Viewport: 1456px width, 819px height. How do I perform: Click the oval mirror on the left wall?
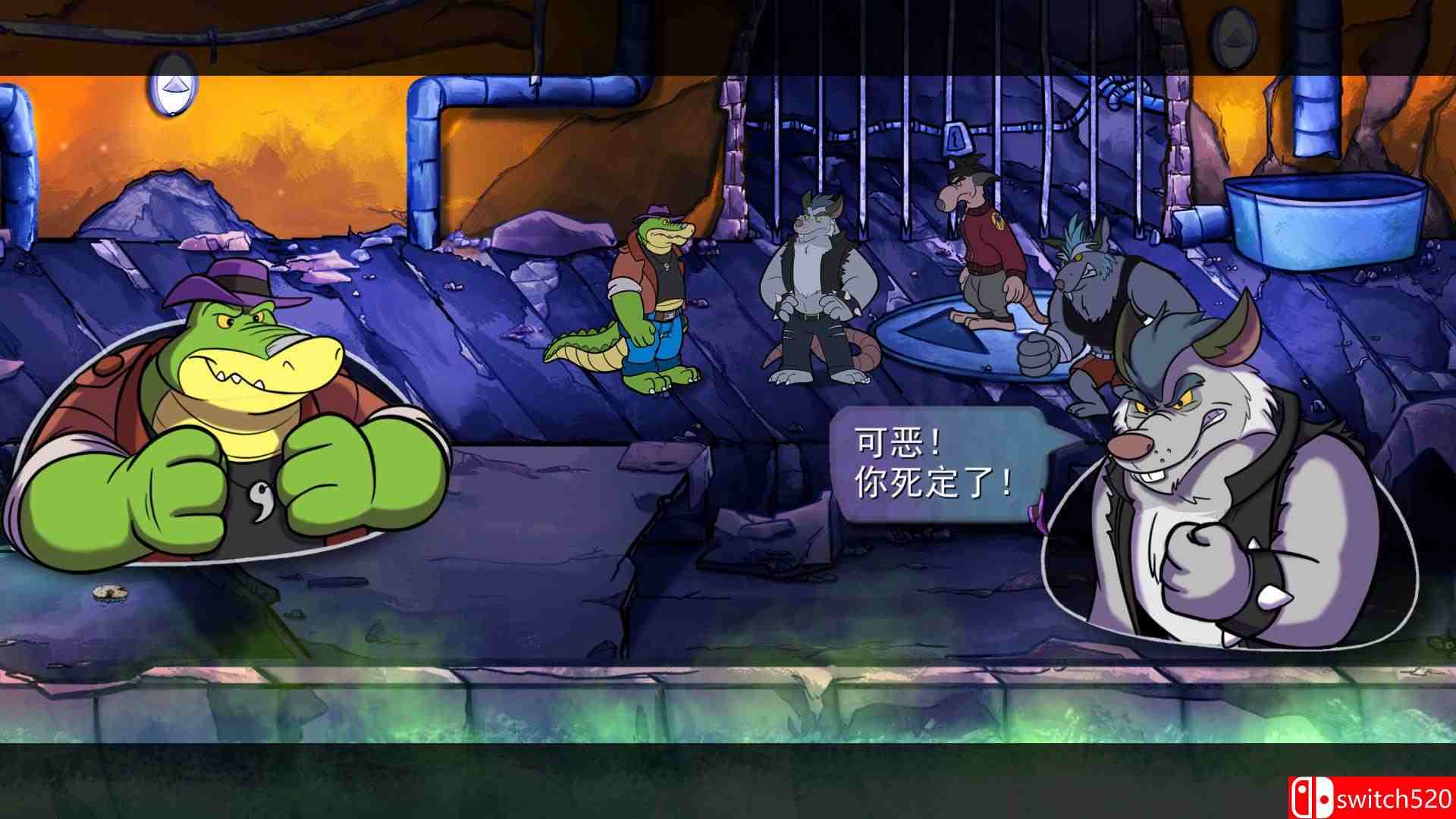pos(171,87)
